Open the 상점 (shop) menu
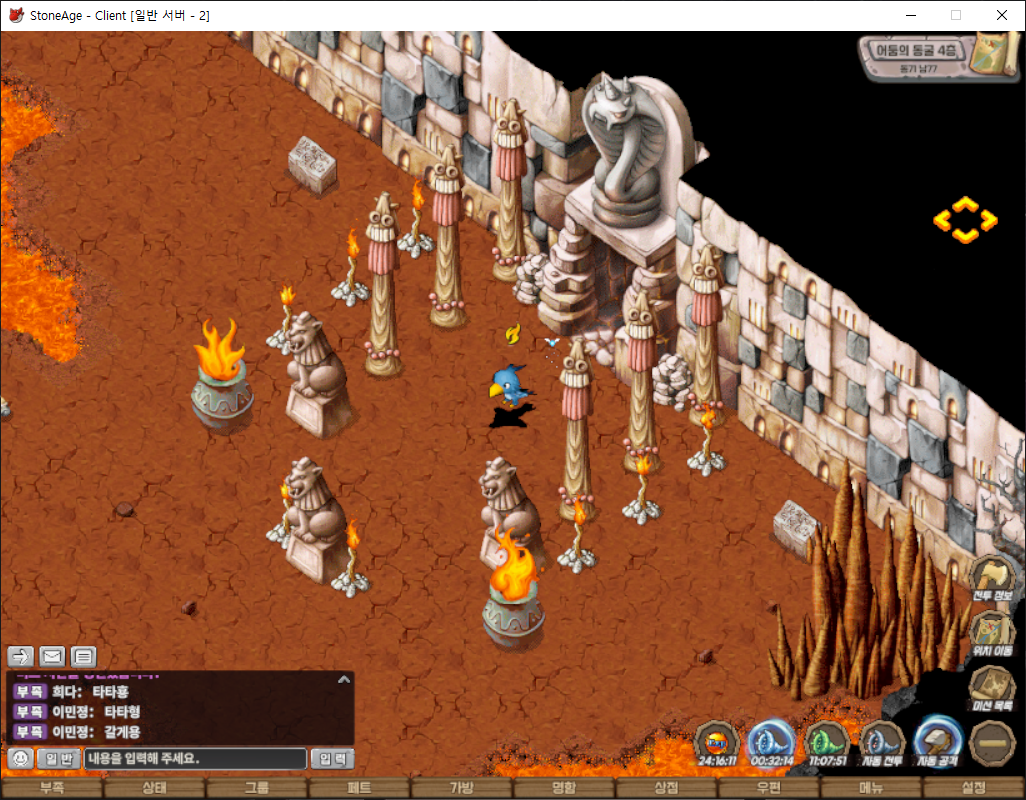Viewport: 1026px width, 800px height. (666, 788)
